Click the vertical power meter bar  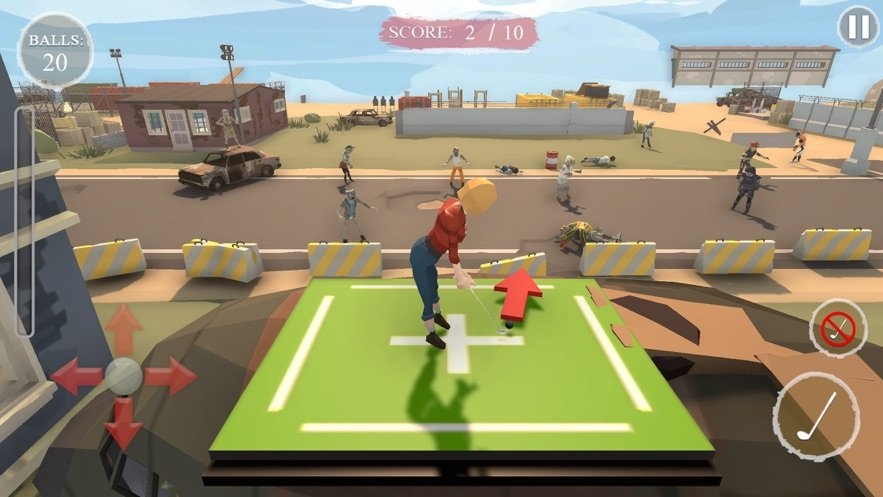click(24, 222)
